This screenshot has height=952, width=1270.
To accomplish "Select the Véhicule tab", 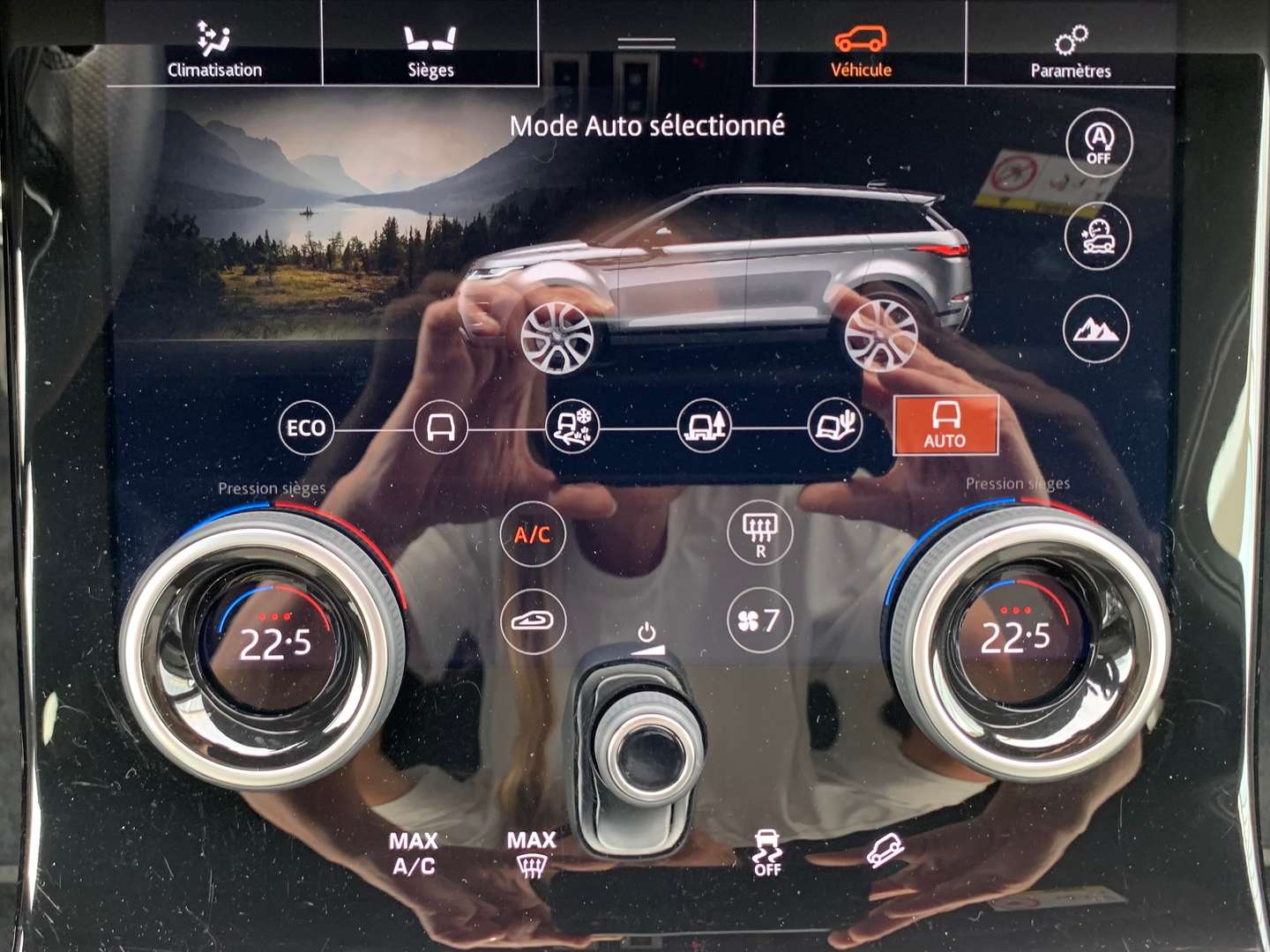I will 861,51.
